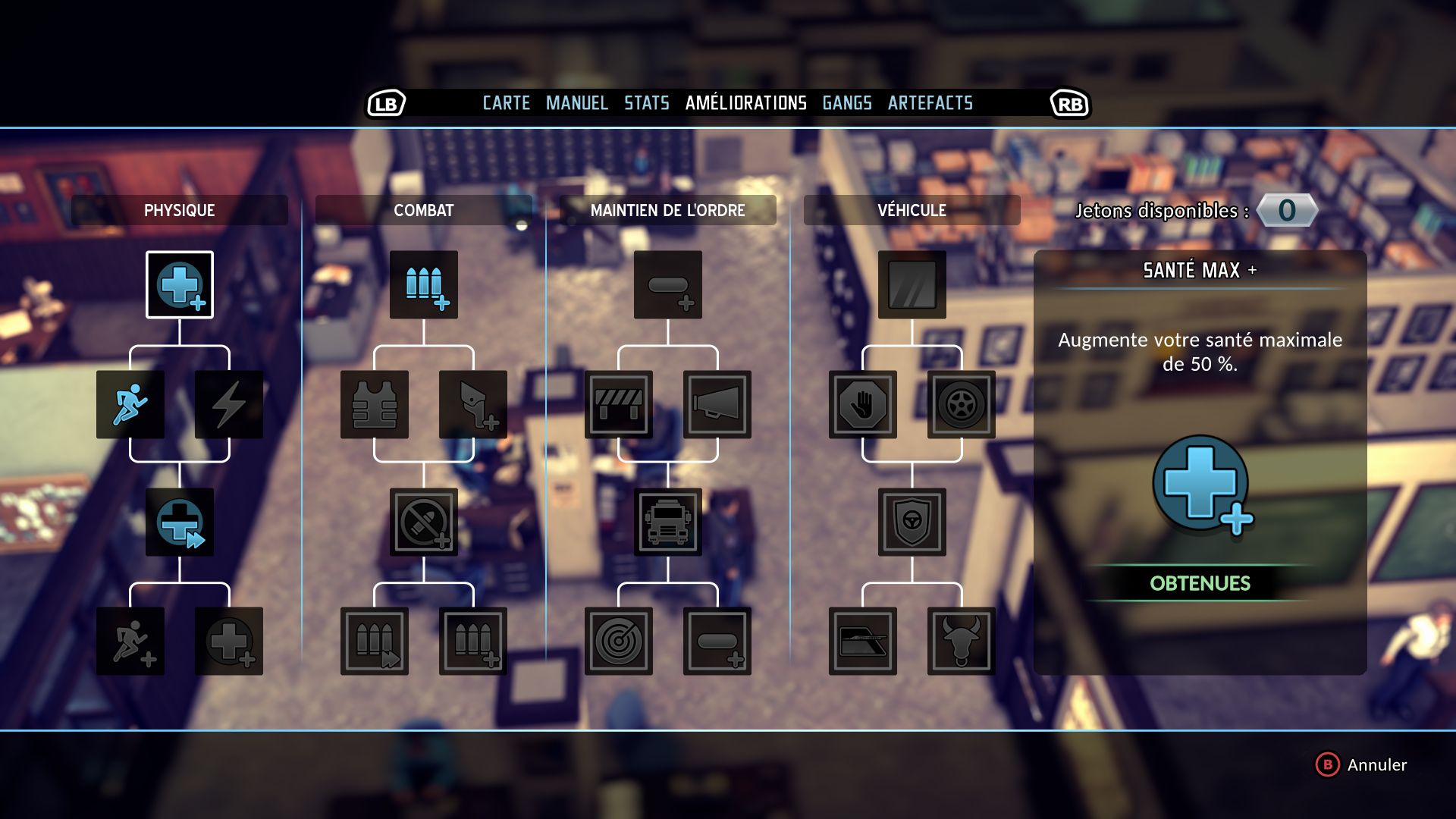
Task: Choose the car tire upgrade
Action: coord(962,404)
